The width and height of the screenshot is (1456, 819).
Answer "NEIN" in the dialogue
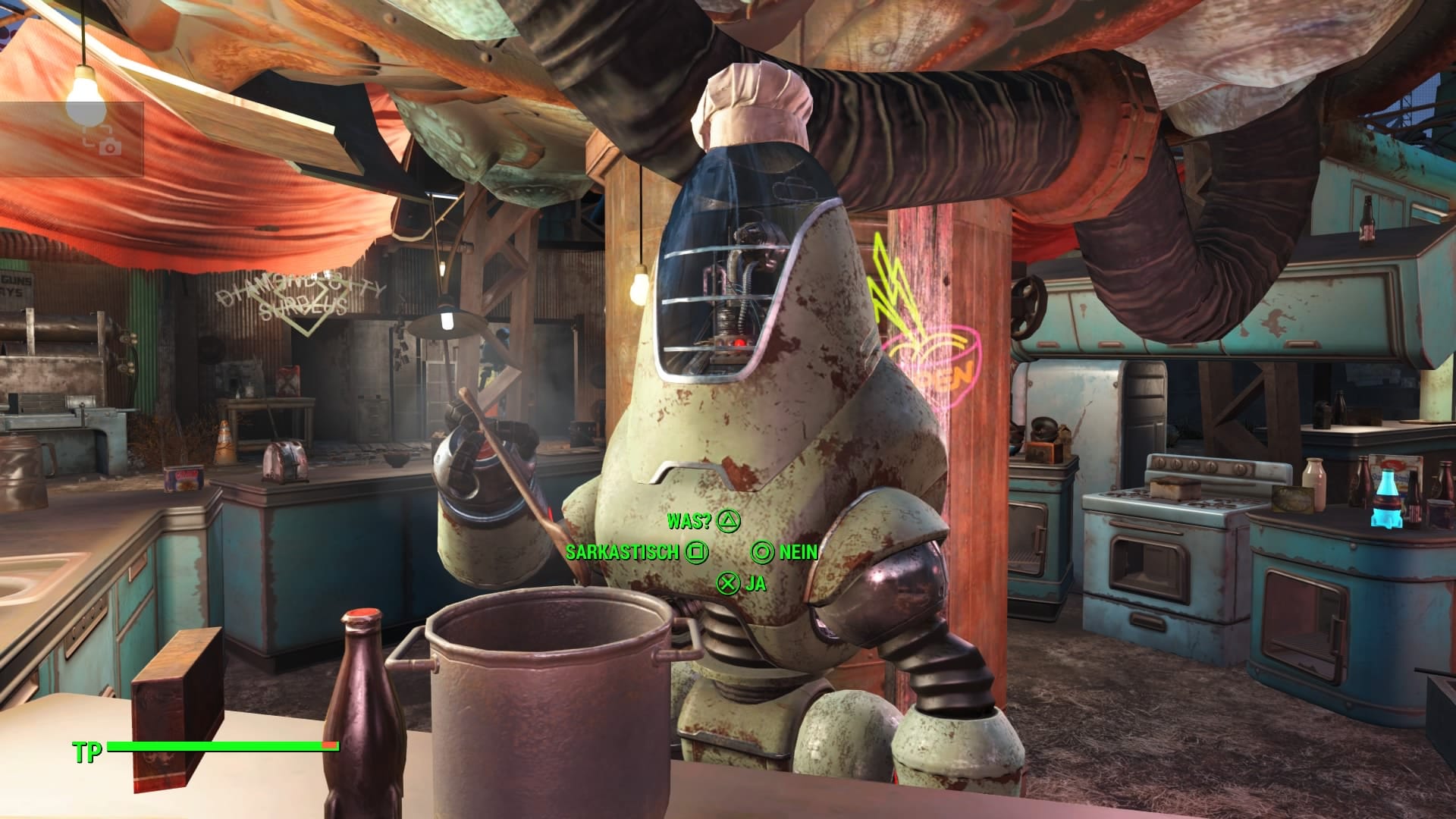pyautogui.click(x=785, y=552)
